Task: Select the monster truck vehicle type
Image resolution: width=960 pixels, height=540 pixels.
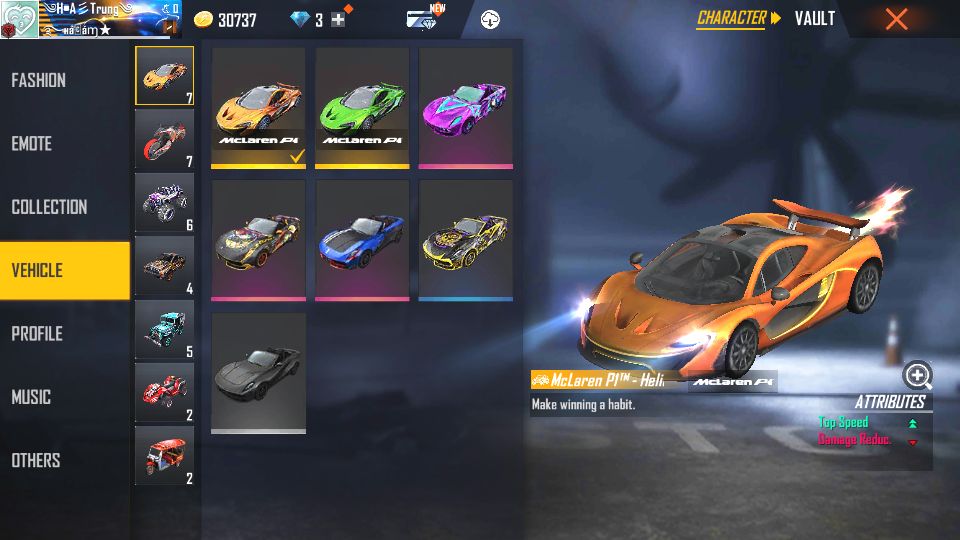Action: (x=164, y=202)
